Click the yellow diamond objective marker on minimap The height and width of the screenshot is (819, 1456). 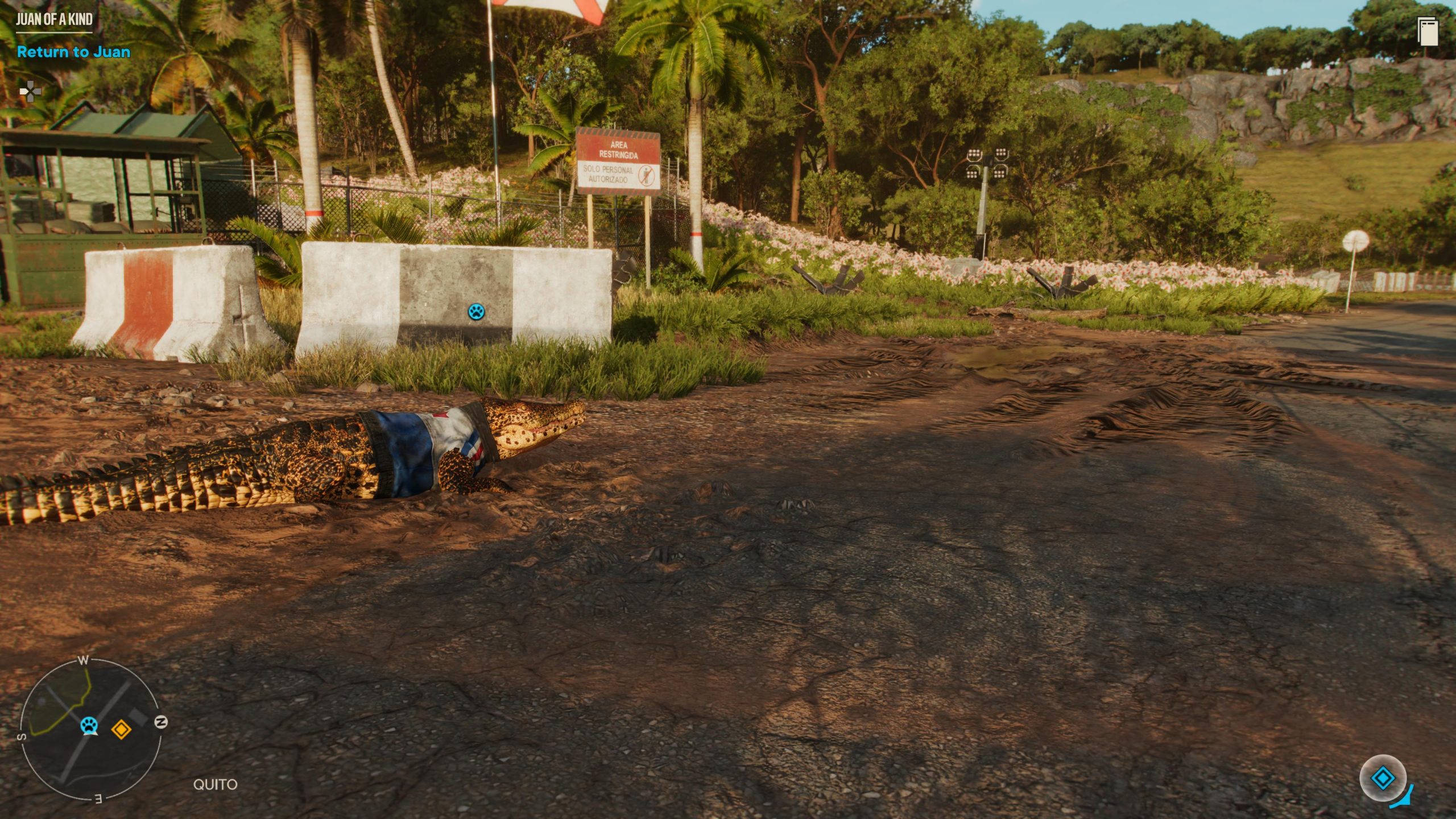(x=121, y=729)
